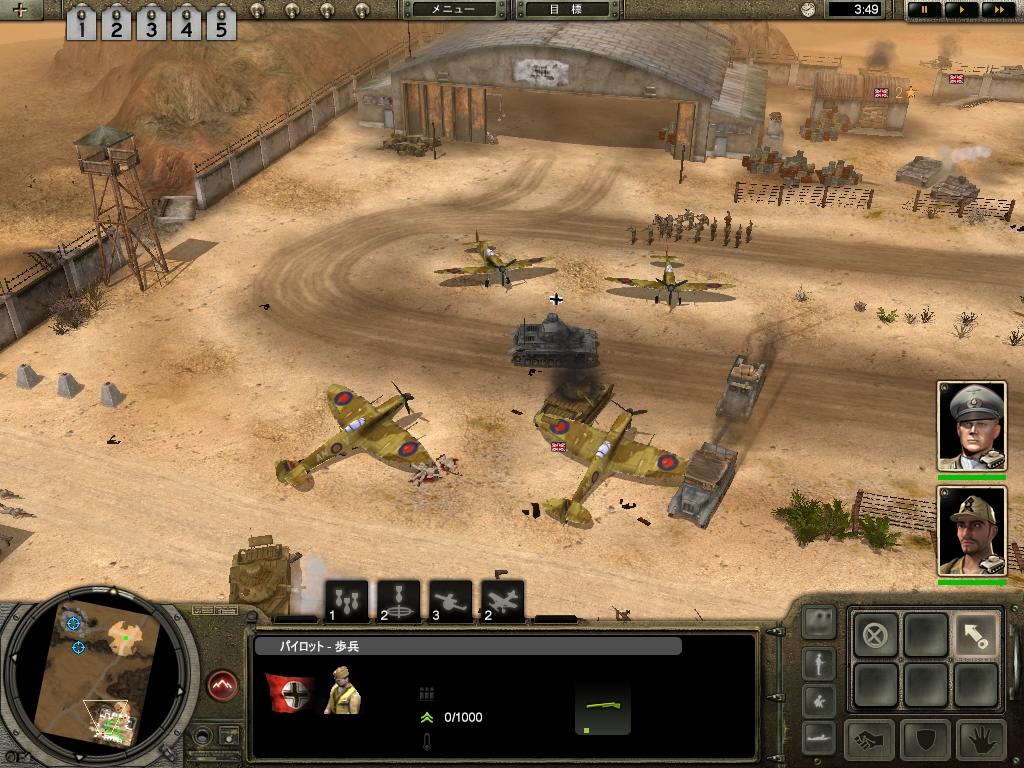Select control group 3
The image size is (1024, 768).
tap(150, 23)
